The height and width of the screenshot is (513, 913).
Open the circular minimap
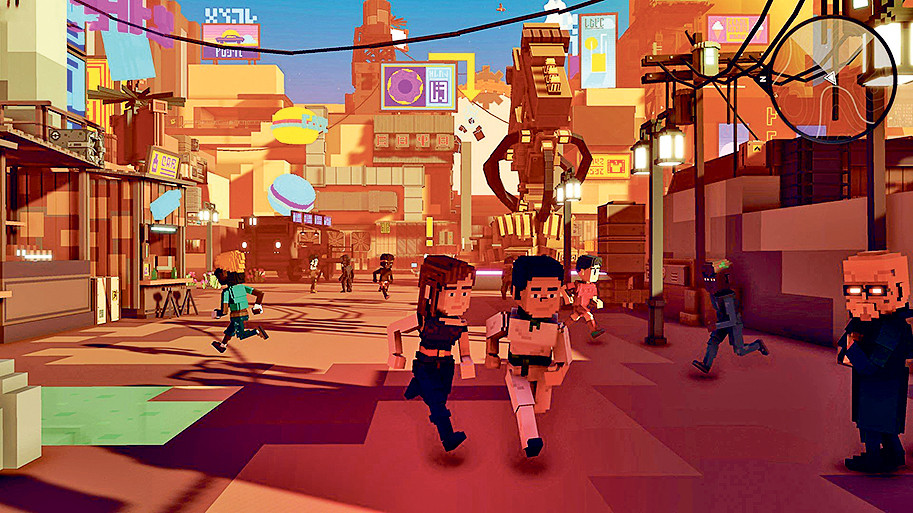(x=833, y=78)
